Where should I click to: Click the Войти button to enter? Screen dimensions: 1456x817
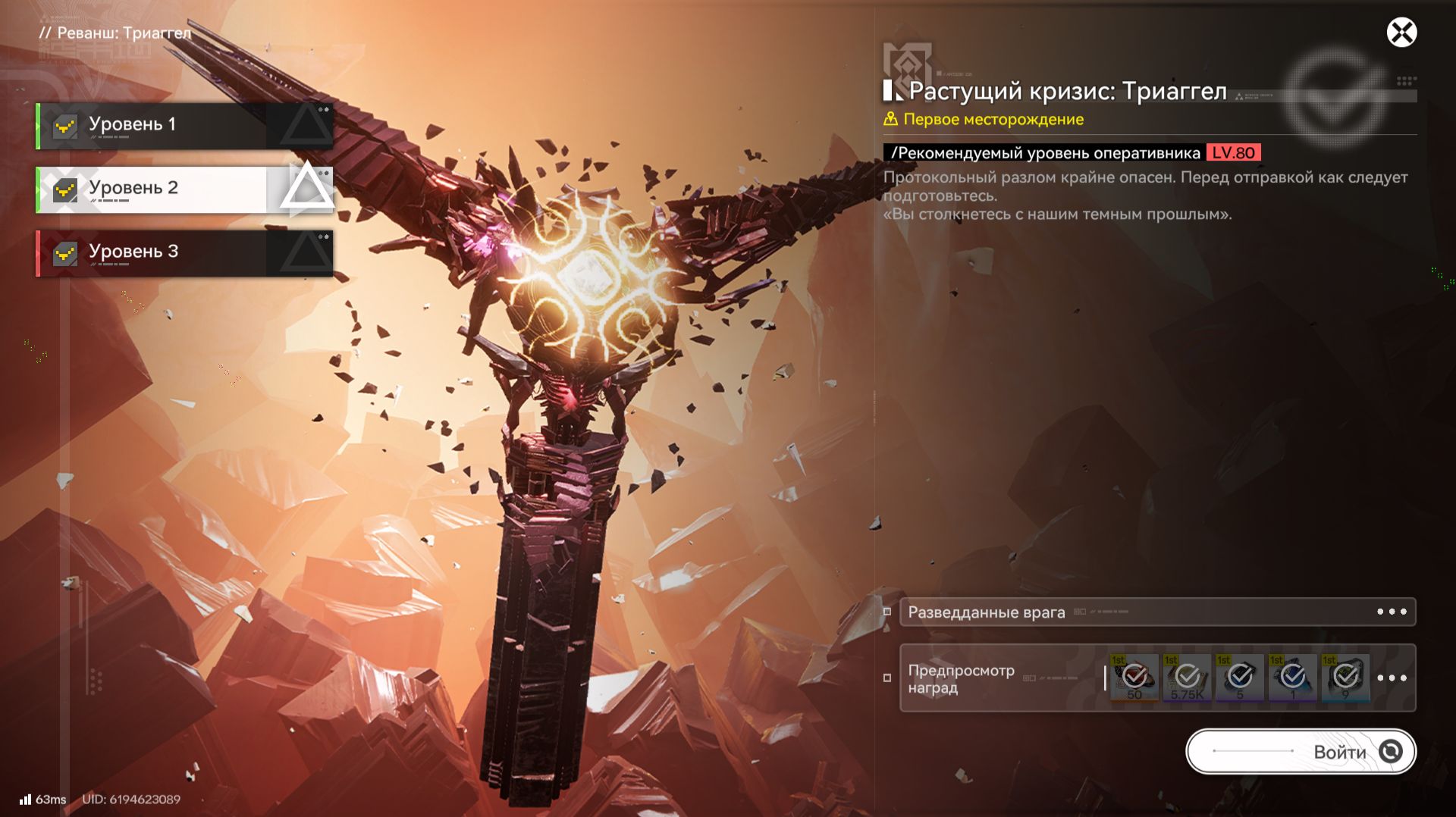tap(1301, 751)
